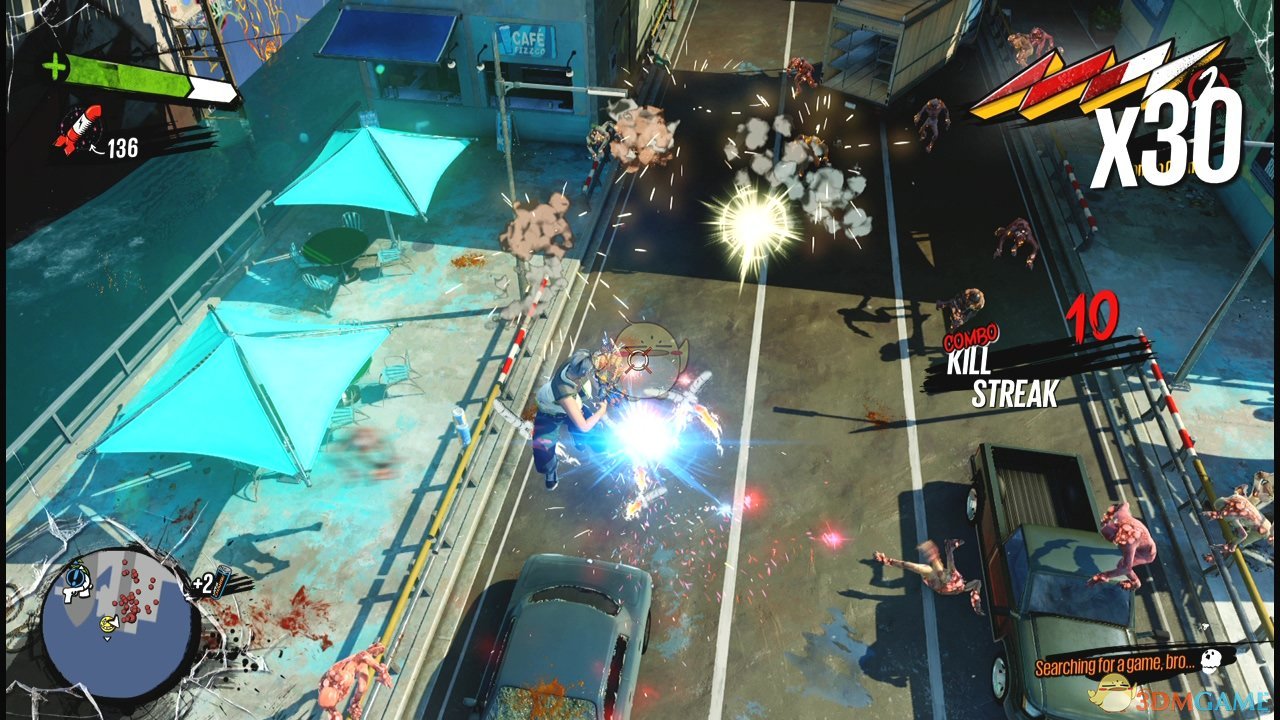The height and width of the screenshot is (720, 1280).
Task: Click the yellow player marker on minimap
Action: pyautogui.click(x=107, y=625)
